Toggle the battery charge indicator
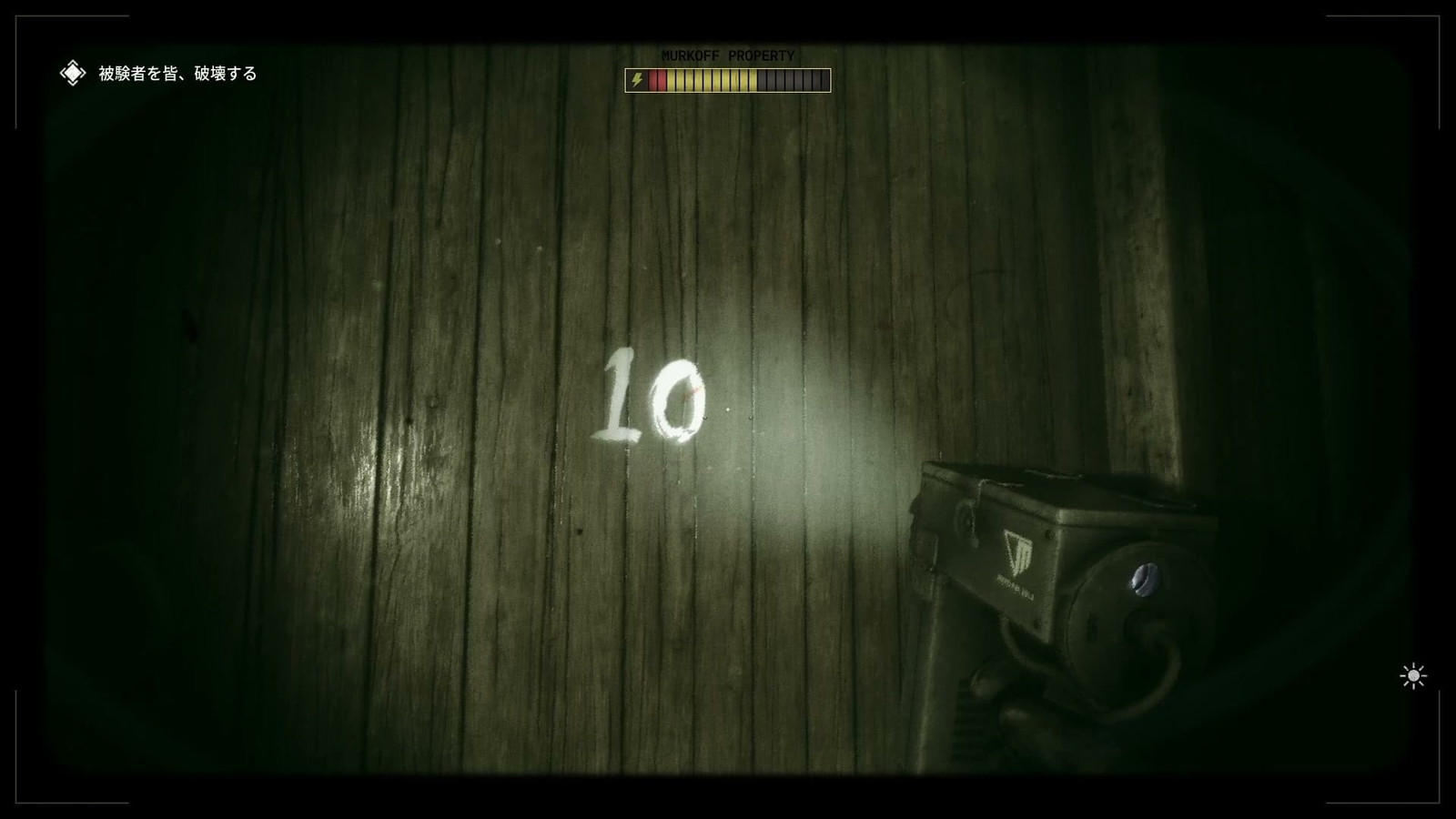1456x819 pixels. [728, 81]
